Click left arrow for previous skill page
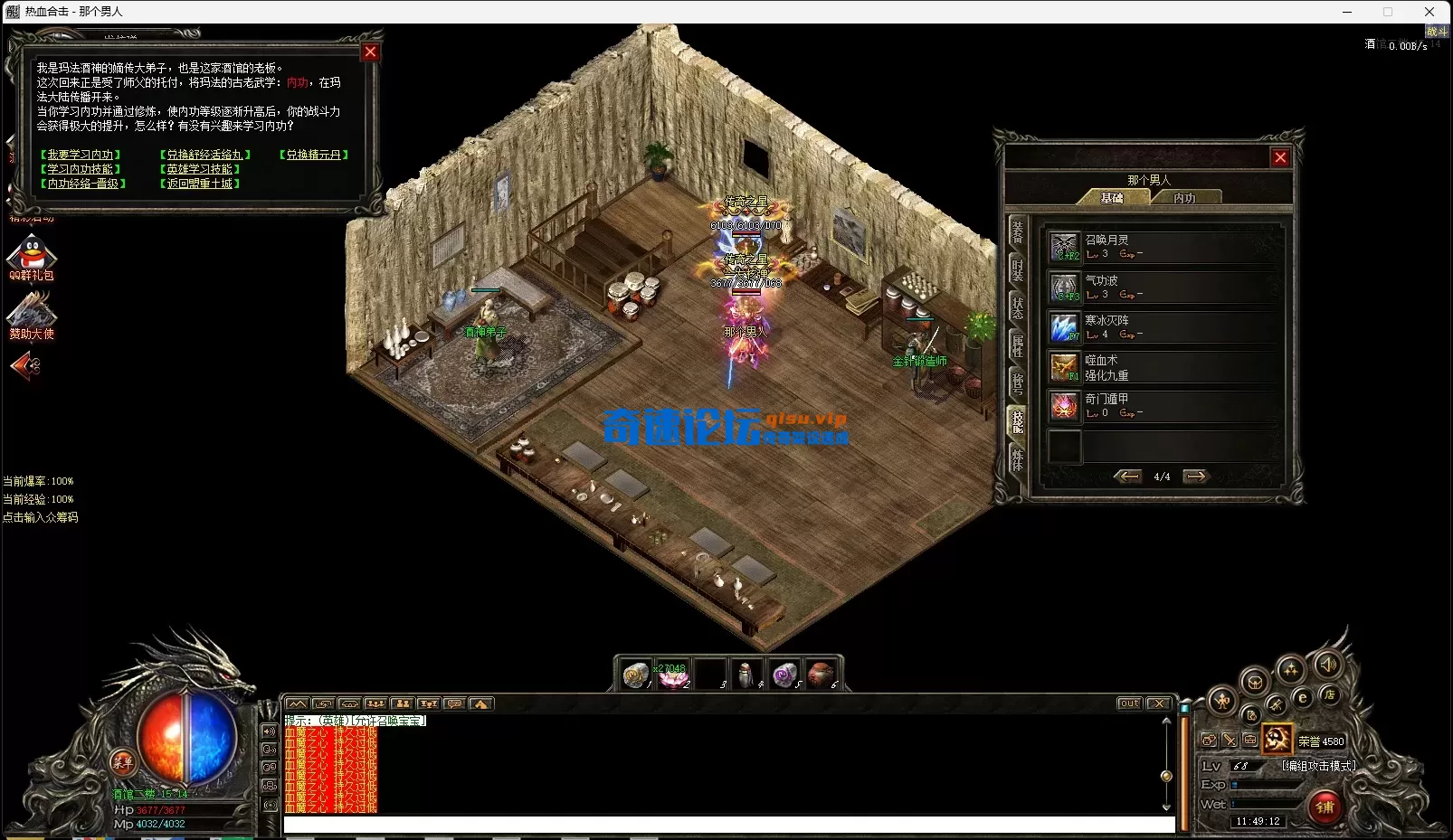The width and height of the screenshot is (1453, 840). tap(1129, 476)
